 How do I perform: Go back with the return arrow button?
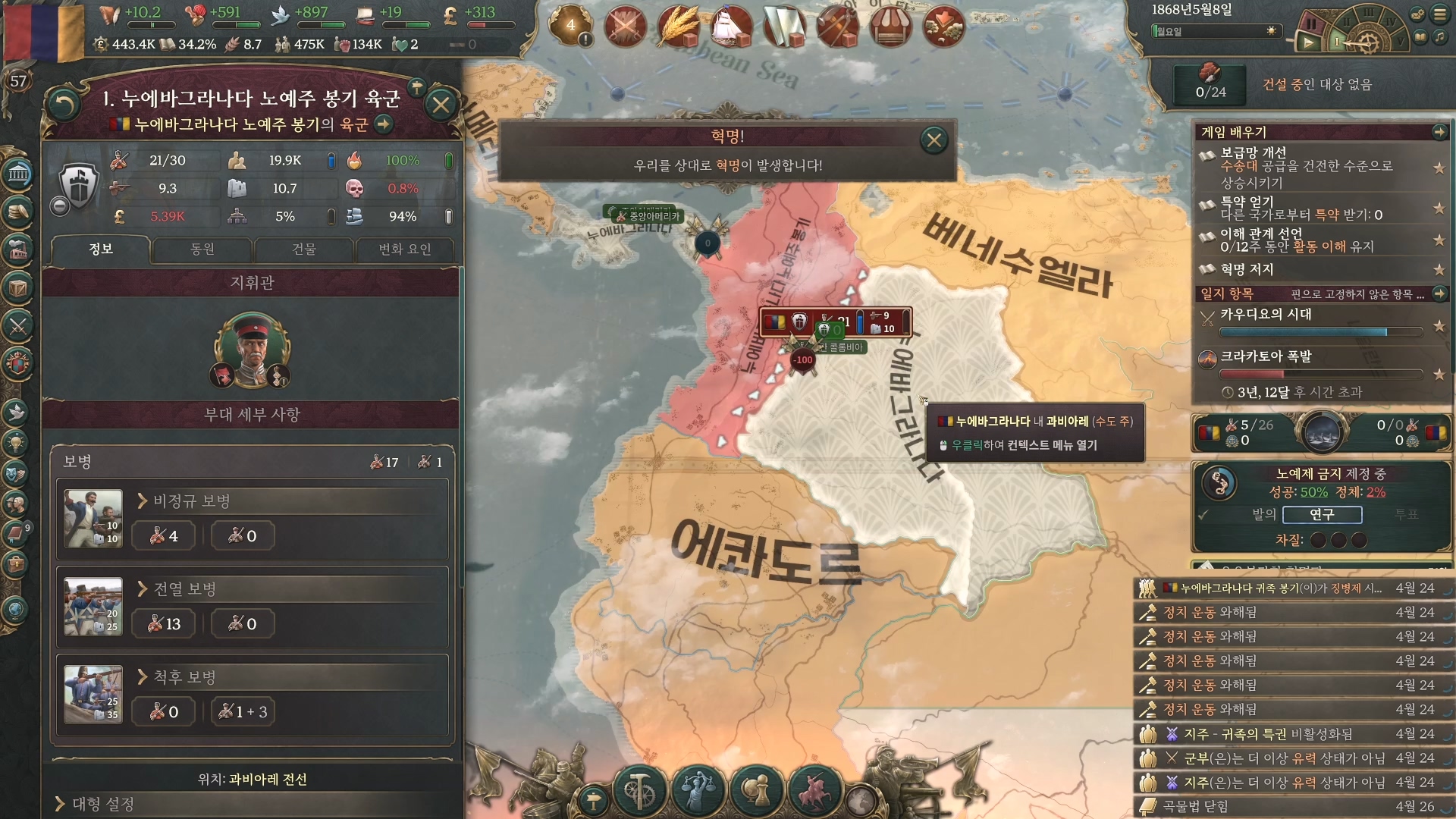point(64,105)
